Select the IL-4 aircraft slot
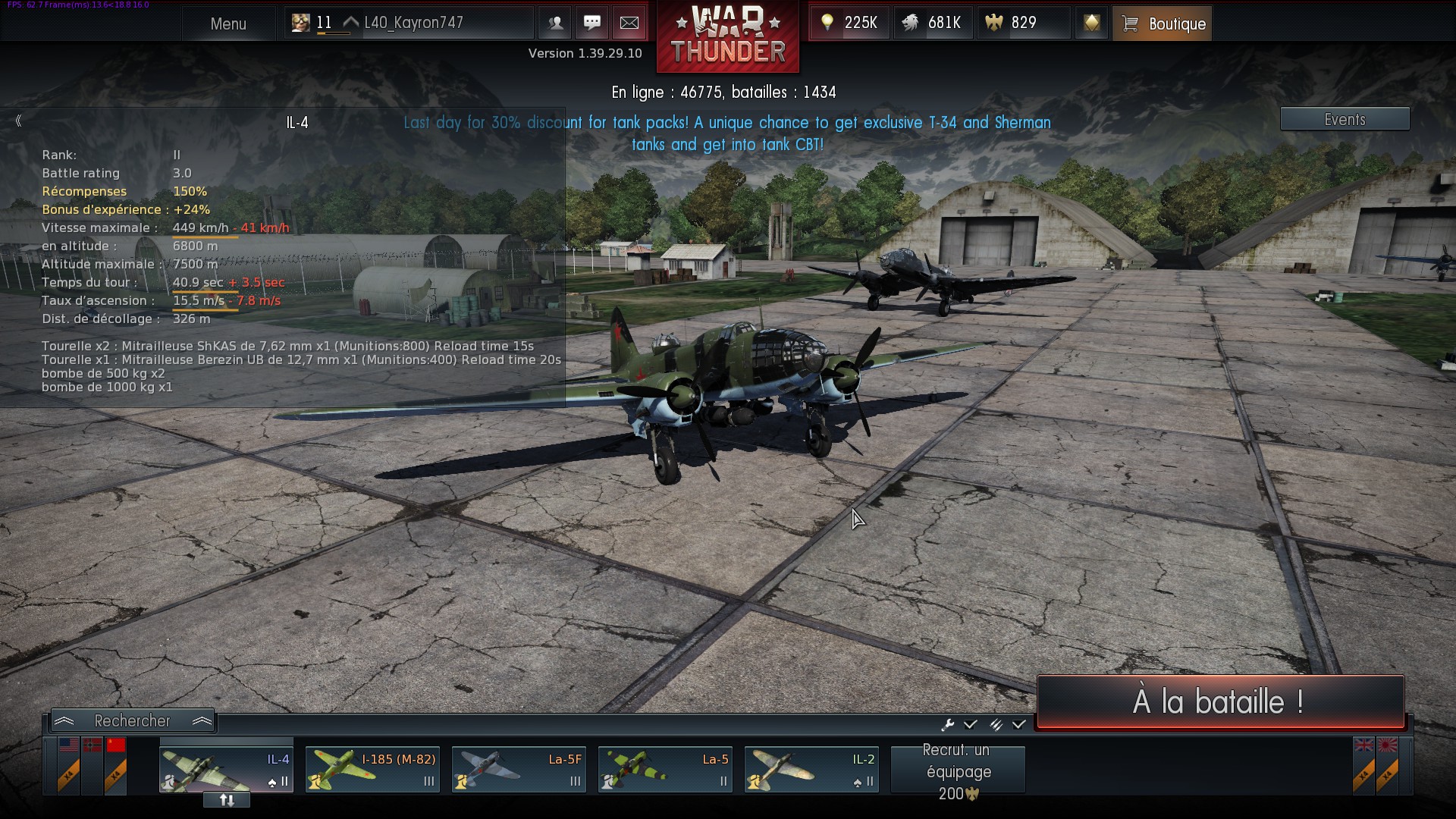The width and height of the screenshot is (1456, 819). (226, 768)
